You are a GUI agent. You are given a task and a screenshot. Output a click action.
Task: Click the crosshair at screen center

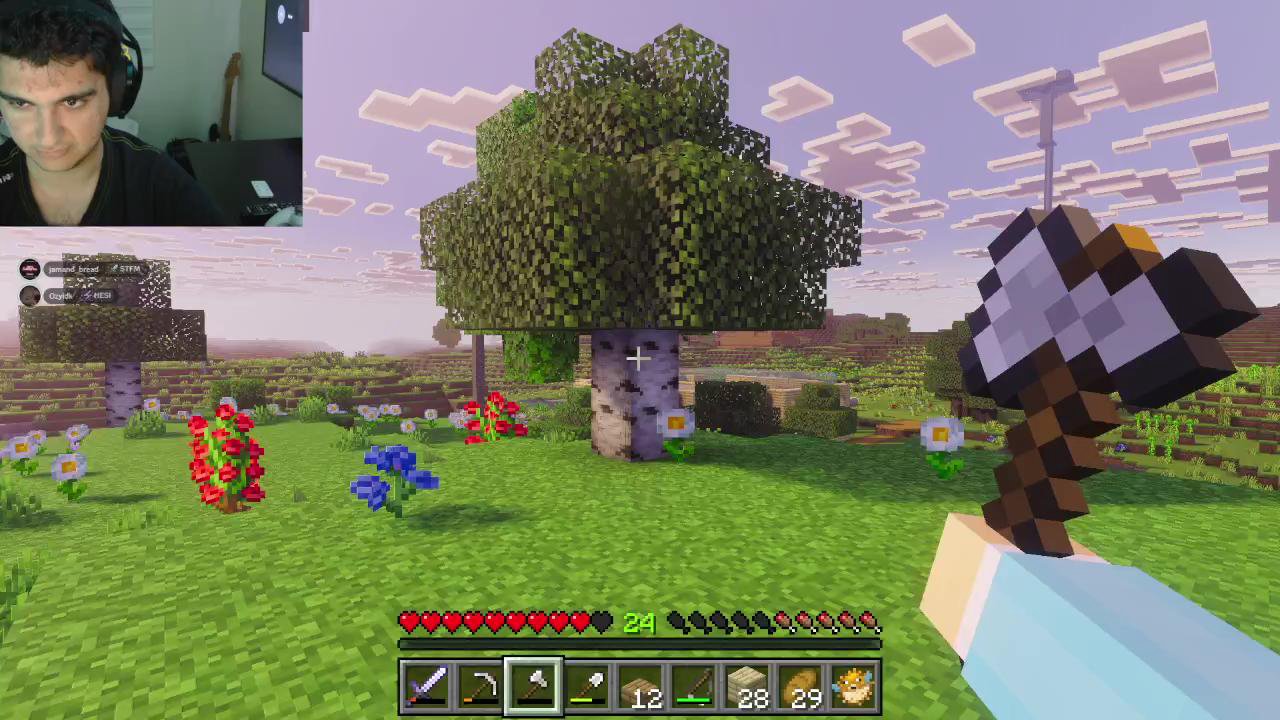point(637,357)
